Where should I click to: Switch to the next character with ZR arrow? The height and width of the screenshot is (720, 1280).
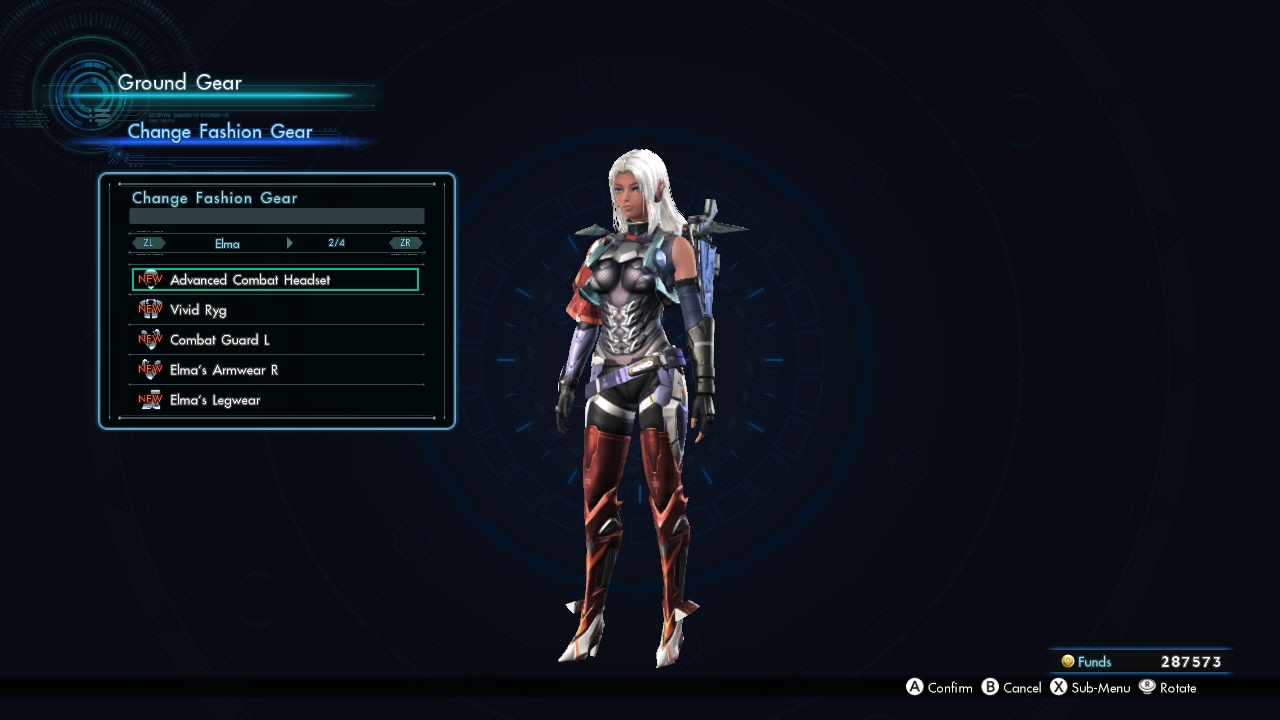tap(406, 243)
